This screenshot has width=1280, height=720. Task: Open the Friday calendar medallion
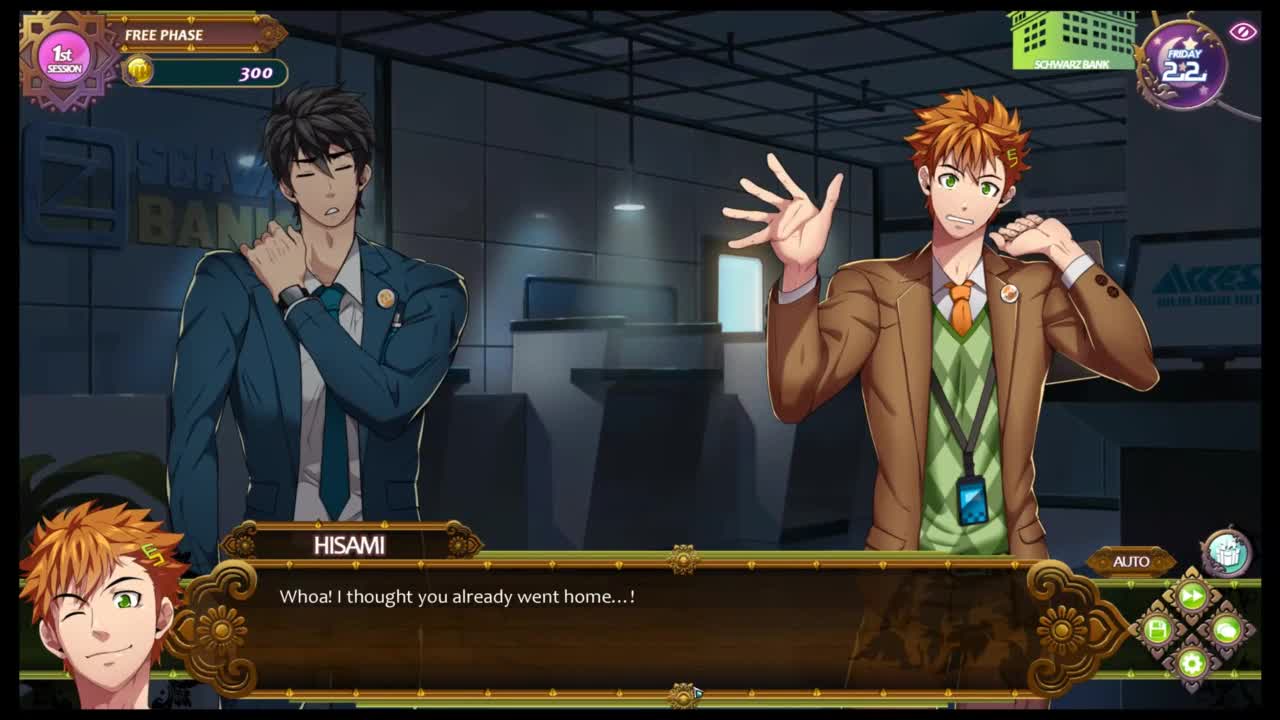[1185, 65]
